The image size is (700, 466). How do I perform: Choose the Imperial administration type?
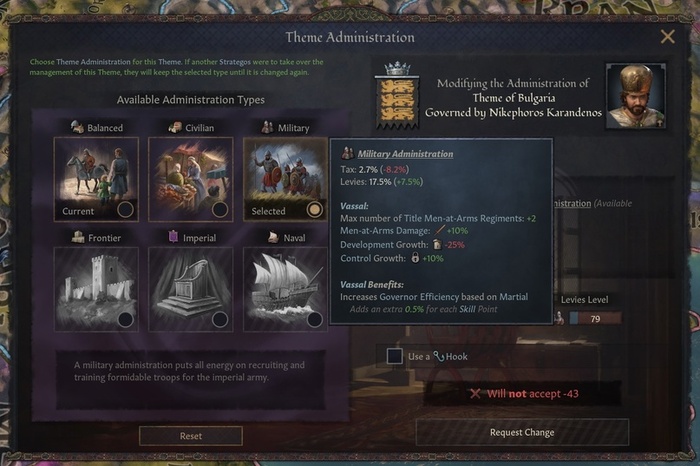pos(191,288)
